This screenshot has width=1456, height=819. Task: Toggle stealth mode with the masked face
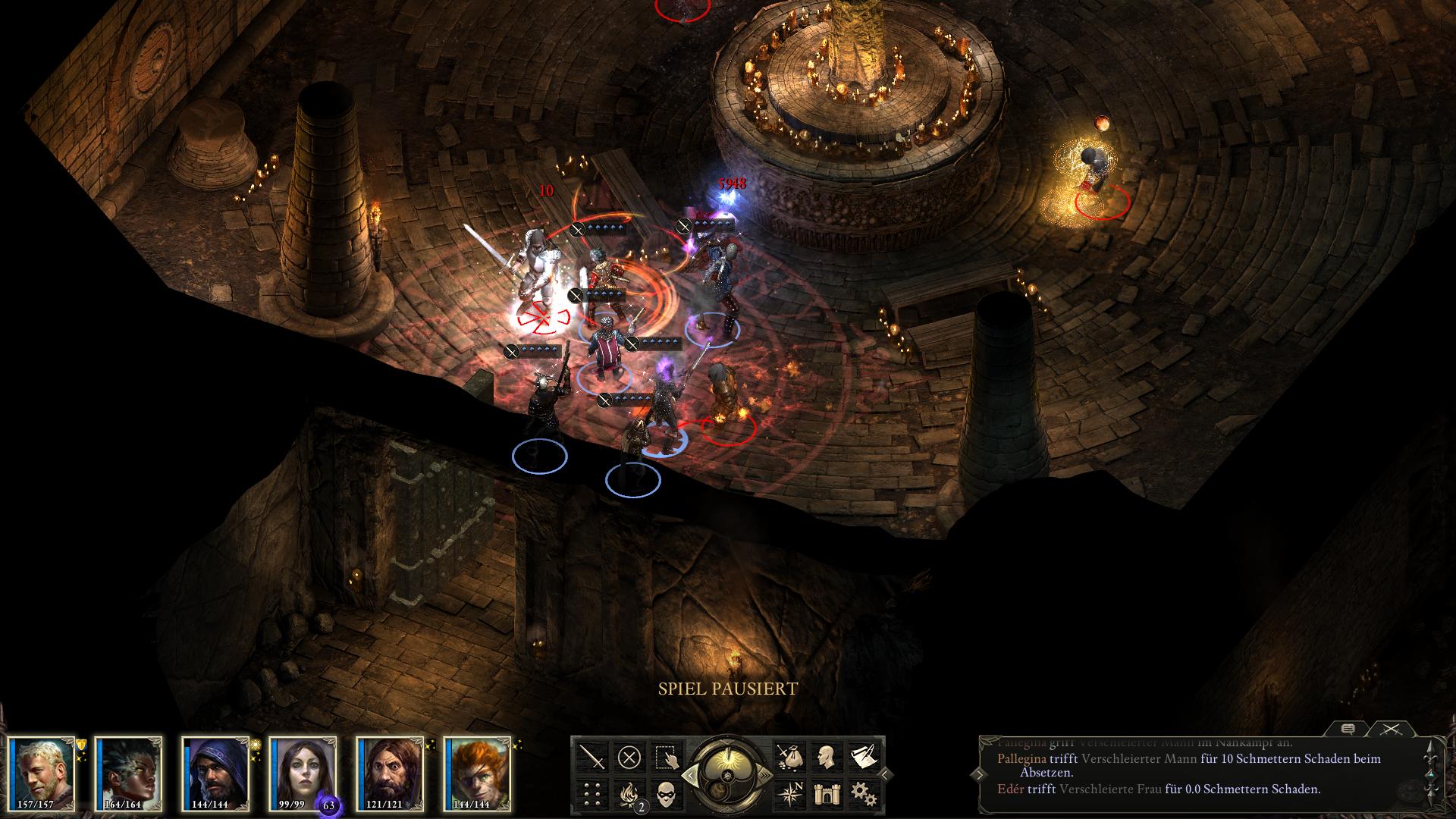(x=665, y=793)
